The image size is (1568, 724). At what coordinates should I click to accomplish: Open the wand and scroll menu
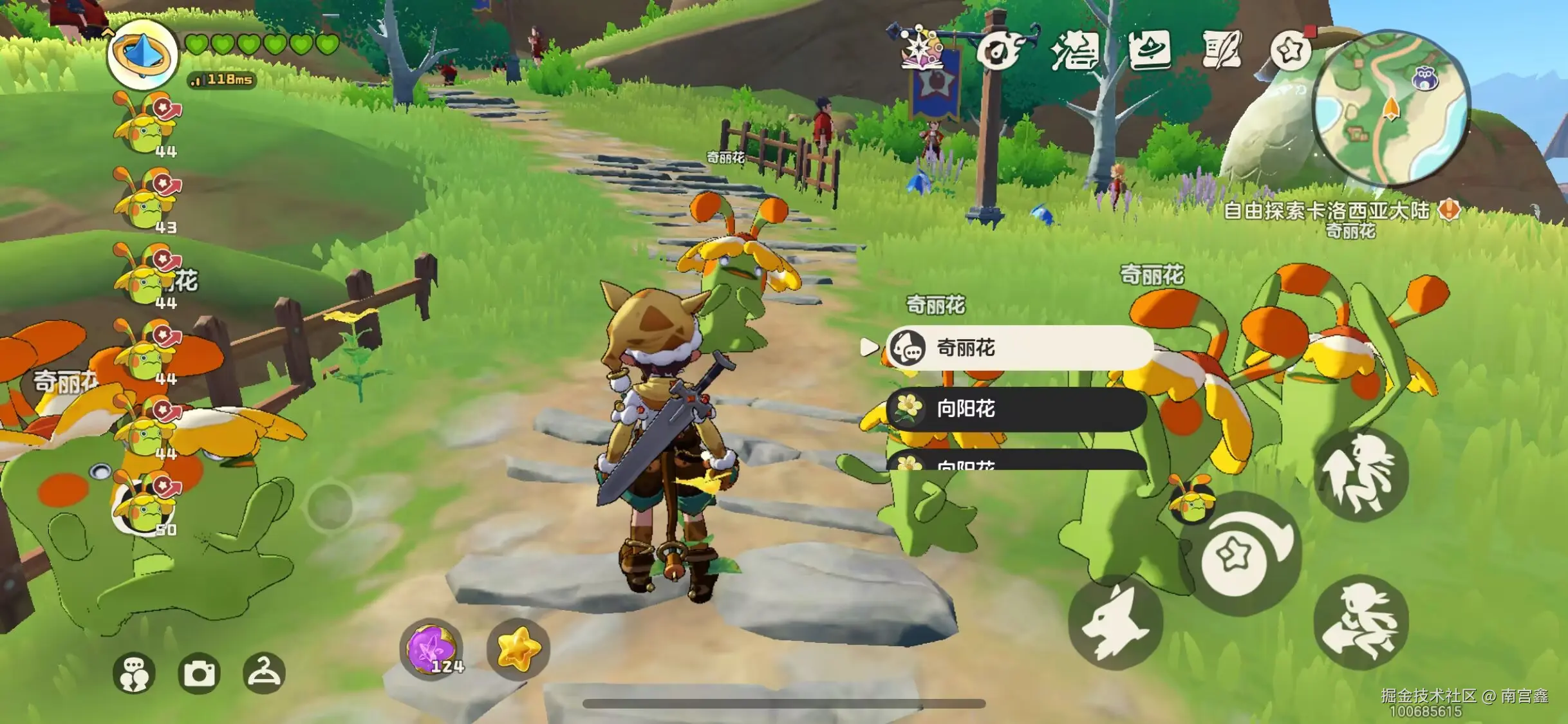pos(1074,51)
